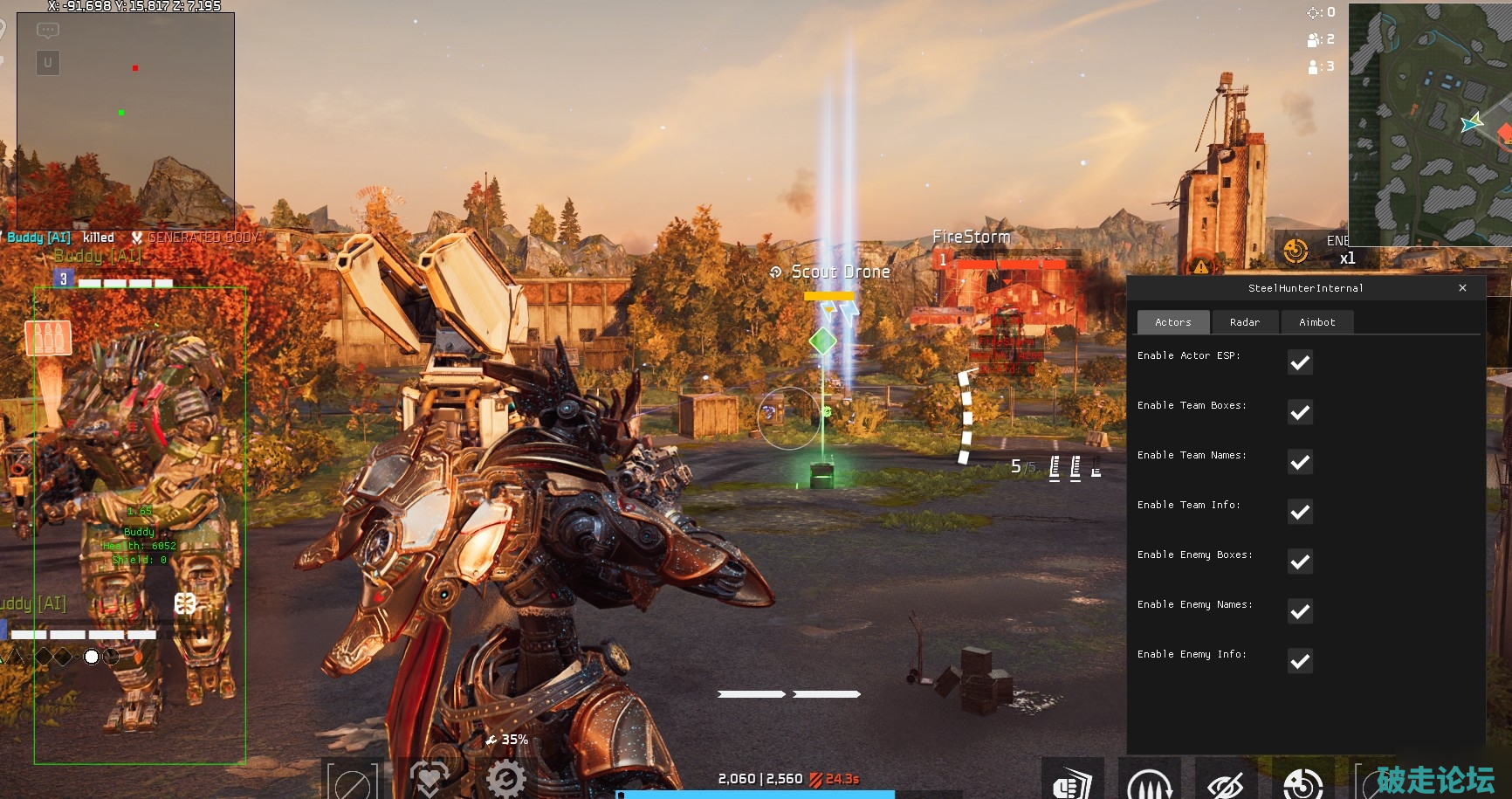Activate the heart repair ability icon
This screenshot has width=1512, height=799.
(x=429, y=778)
